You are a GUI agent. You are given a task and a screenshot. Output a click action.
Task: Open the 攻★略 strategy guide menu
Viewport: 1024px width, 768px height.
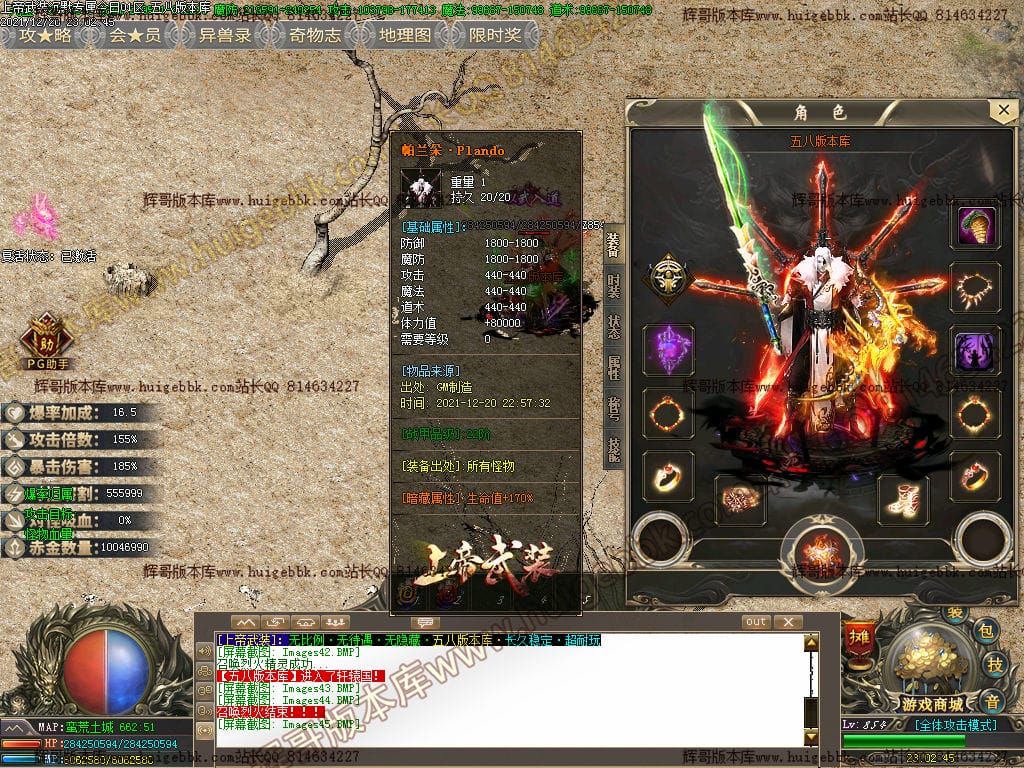[46, 35]
